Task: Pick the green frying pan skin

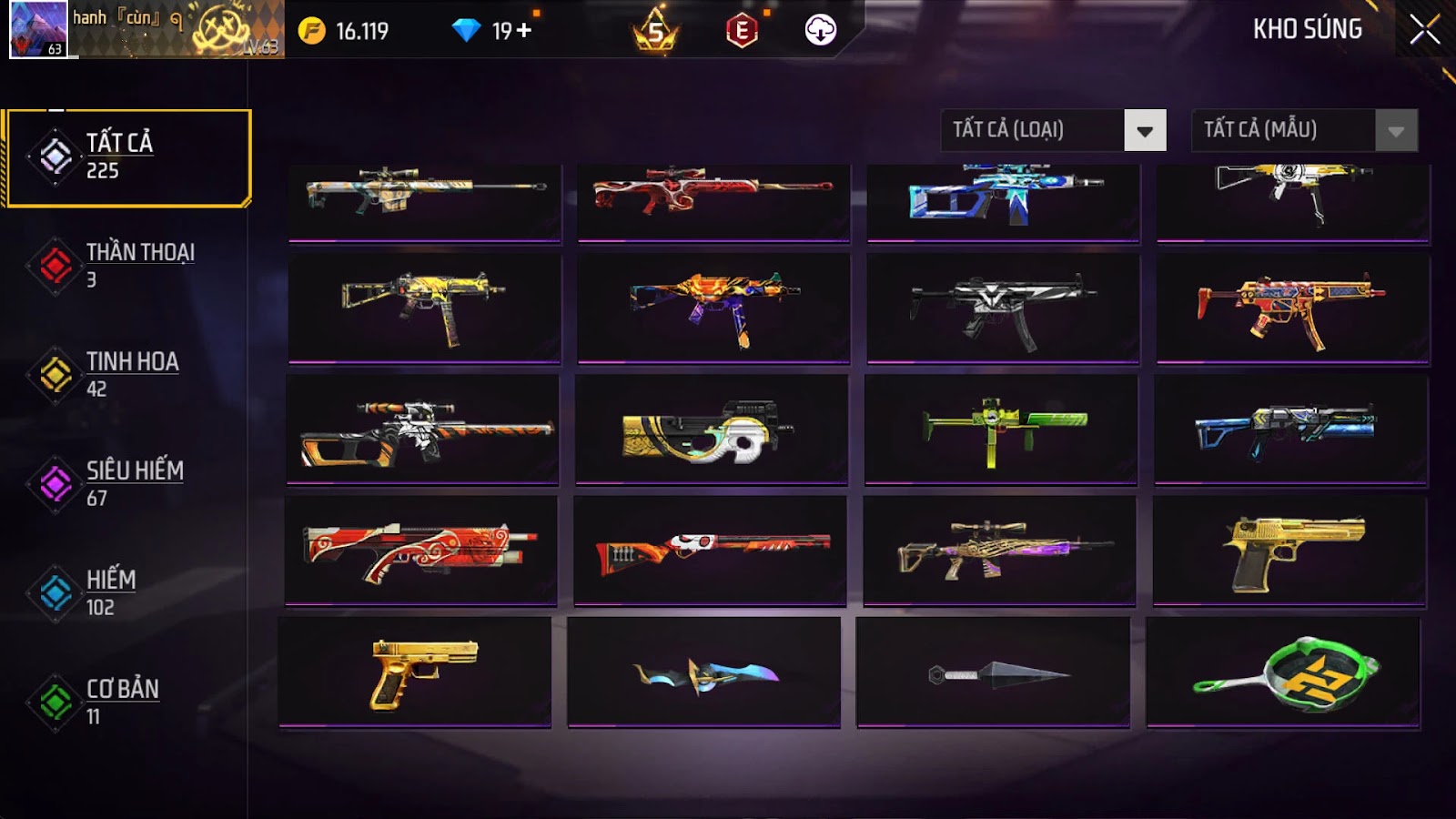Action: pos(1283,673)
